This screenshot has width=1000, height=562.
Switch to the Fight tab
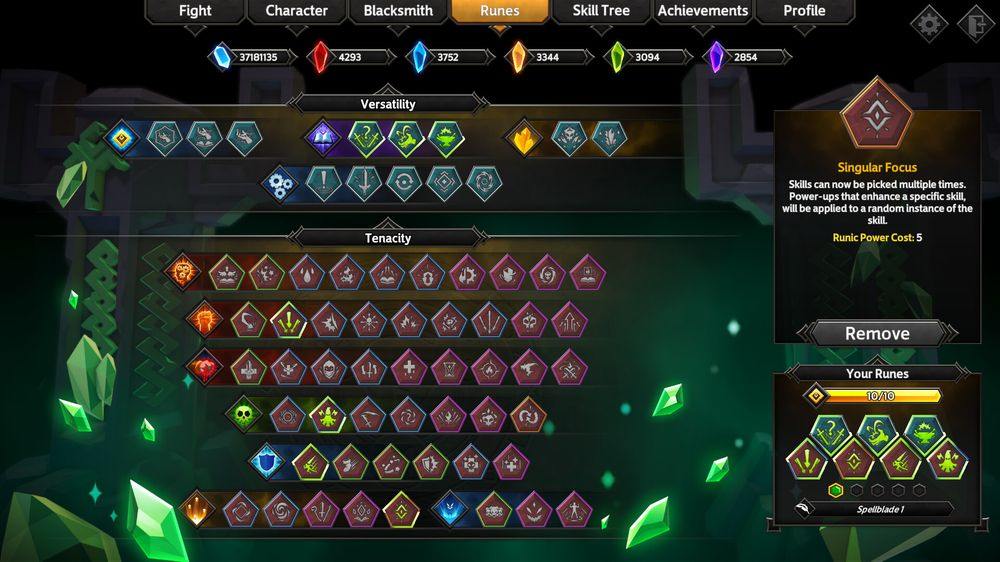click(195, 11)
